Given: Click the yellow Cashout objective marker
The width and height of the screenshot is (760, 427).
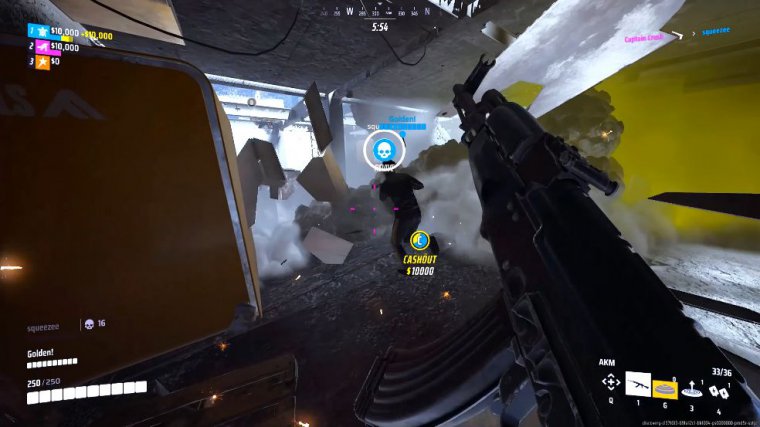Looking at the screenshot, I should tap(421, 241).
